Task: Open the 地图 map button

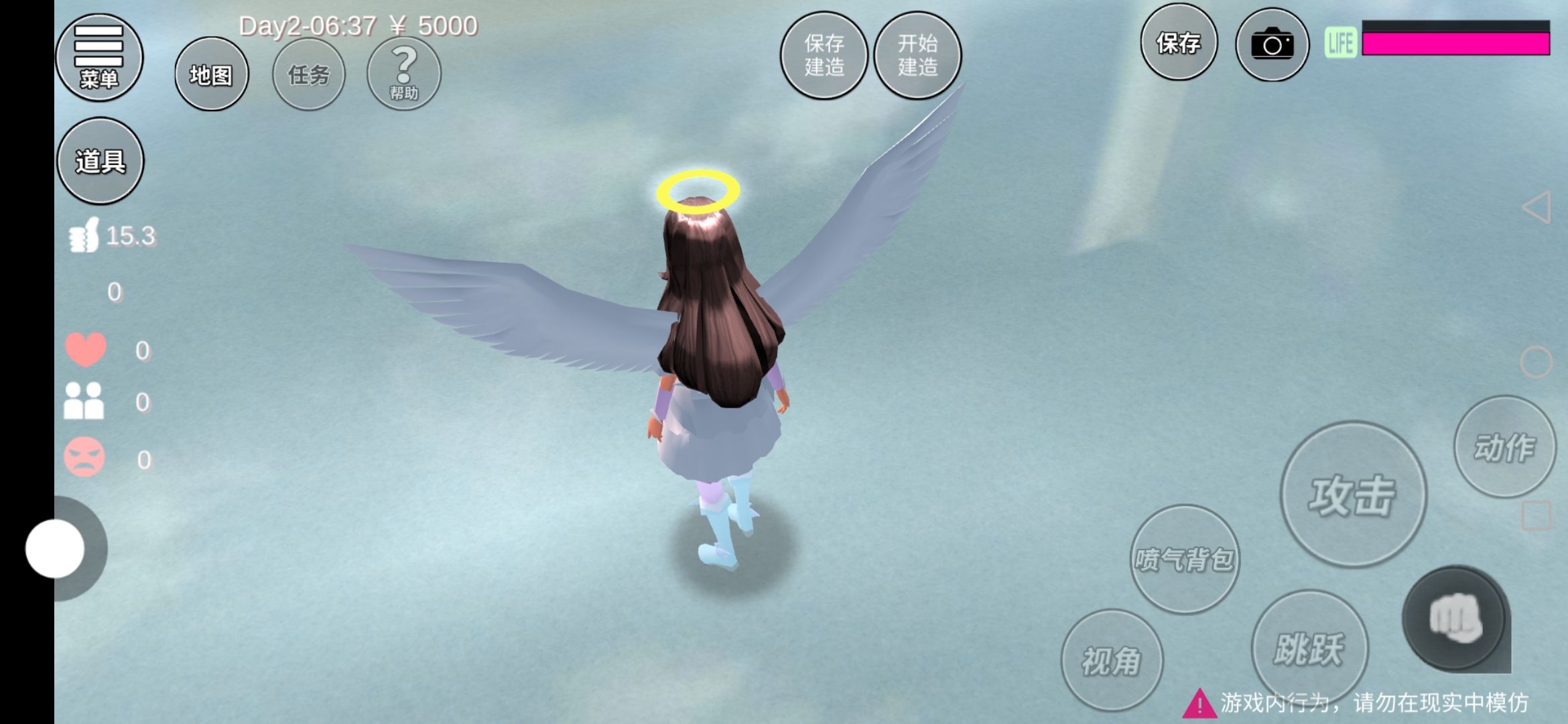Action: pyautogui.click(x=211, y=74)
